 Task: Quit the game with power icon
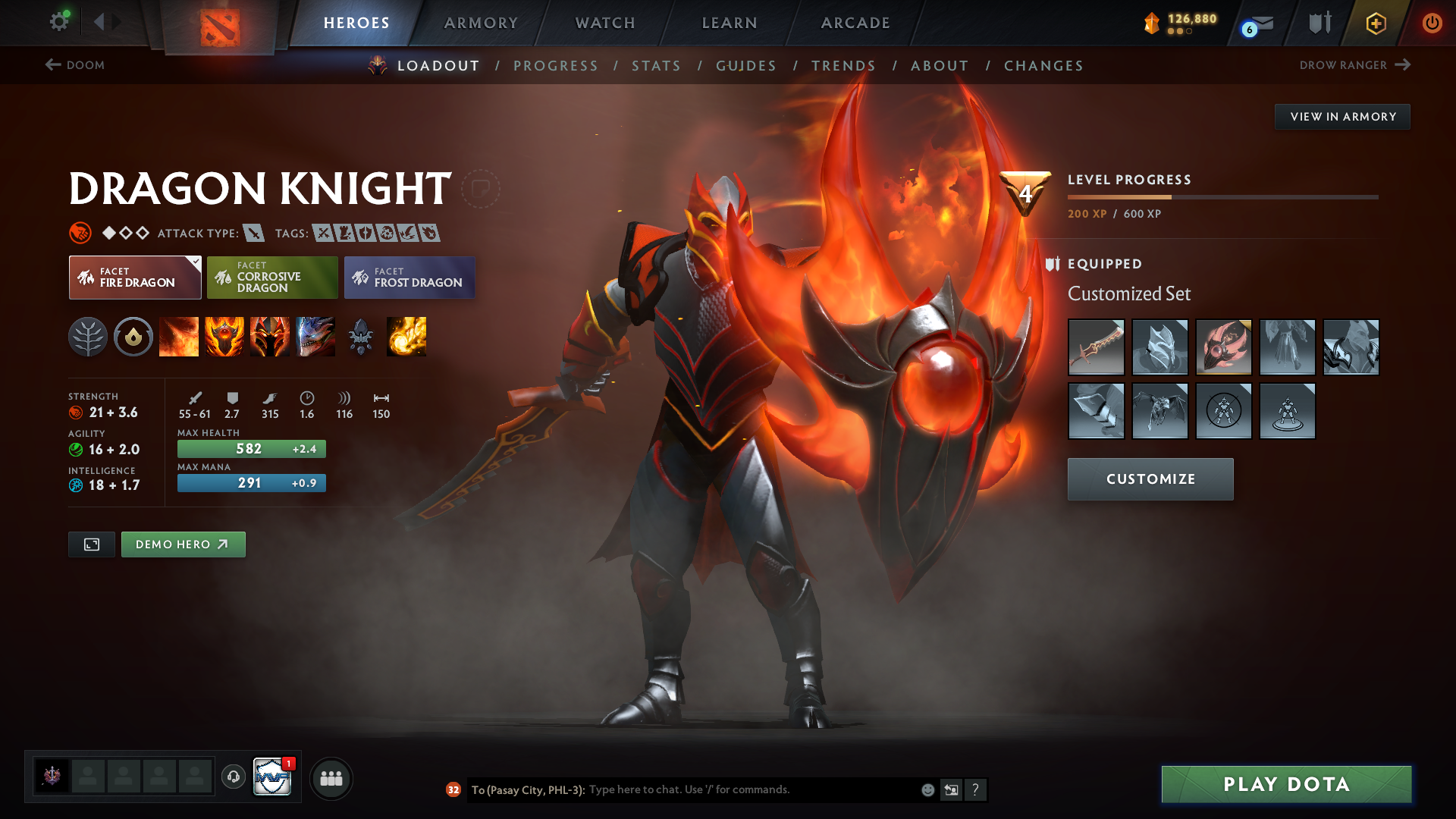(x=1432, y=23)
